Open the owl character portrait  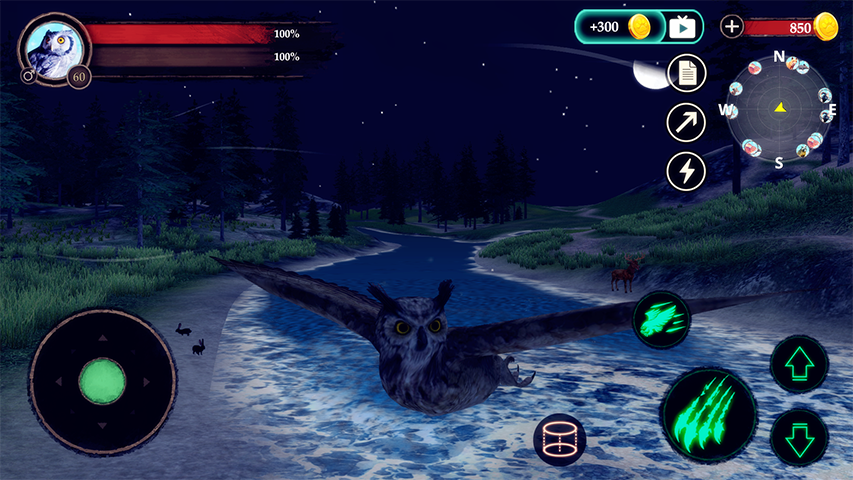(x=53, y=45)
